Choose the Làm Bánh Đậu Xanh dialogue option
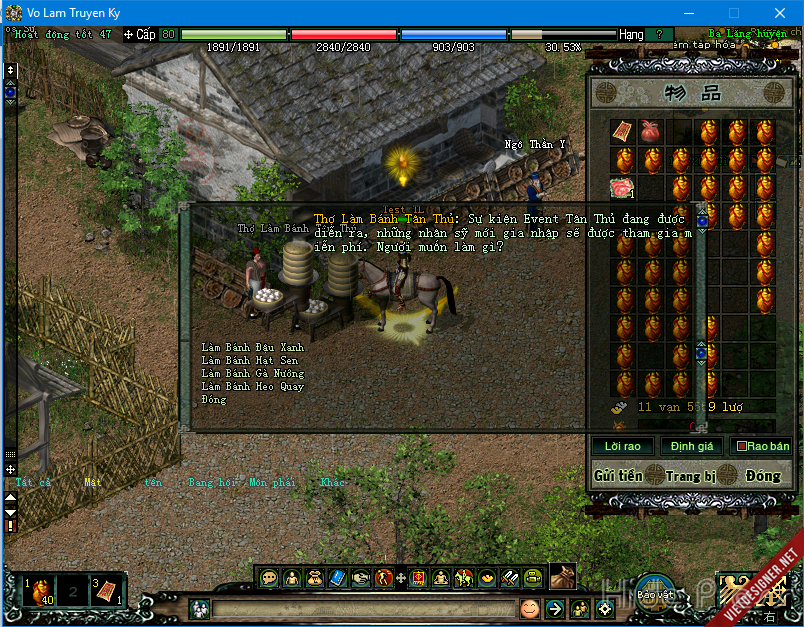Screen dimensions: 804x627 (252, 347)
